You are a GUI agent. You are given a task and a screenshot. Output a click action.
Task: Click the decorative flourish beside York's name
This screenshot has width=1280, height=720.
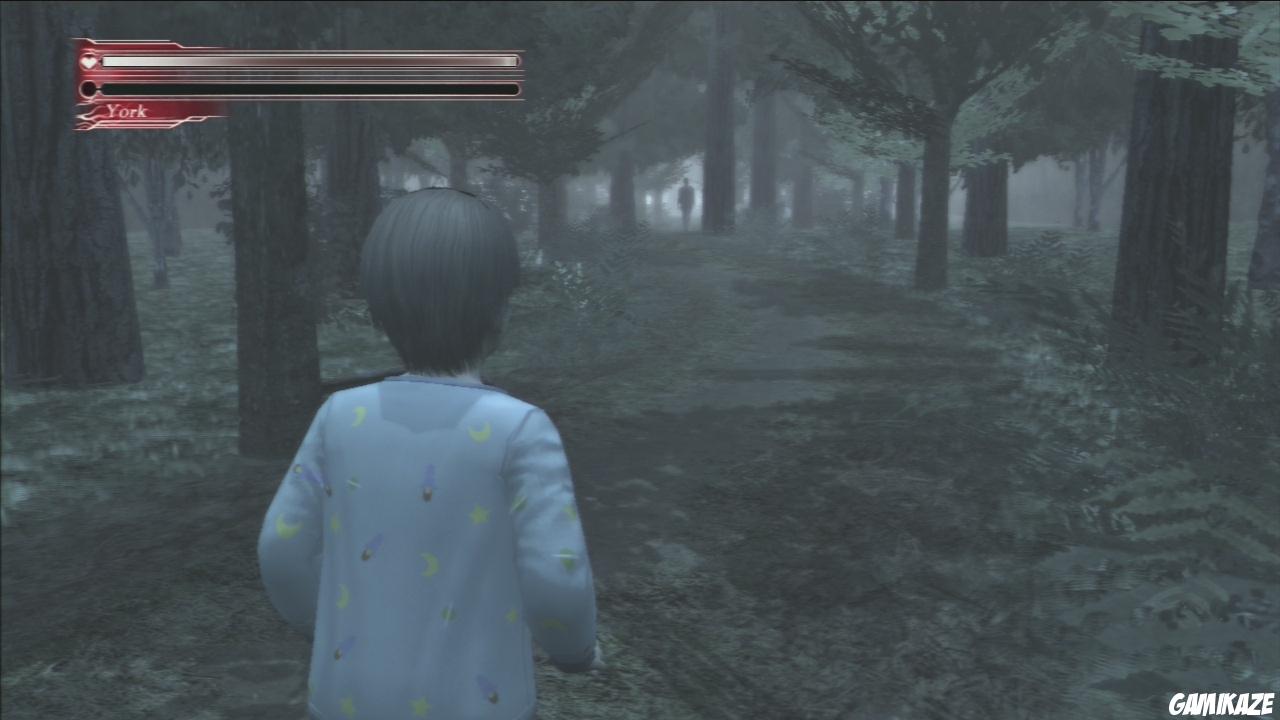coord(90,112)
